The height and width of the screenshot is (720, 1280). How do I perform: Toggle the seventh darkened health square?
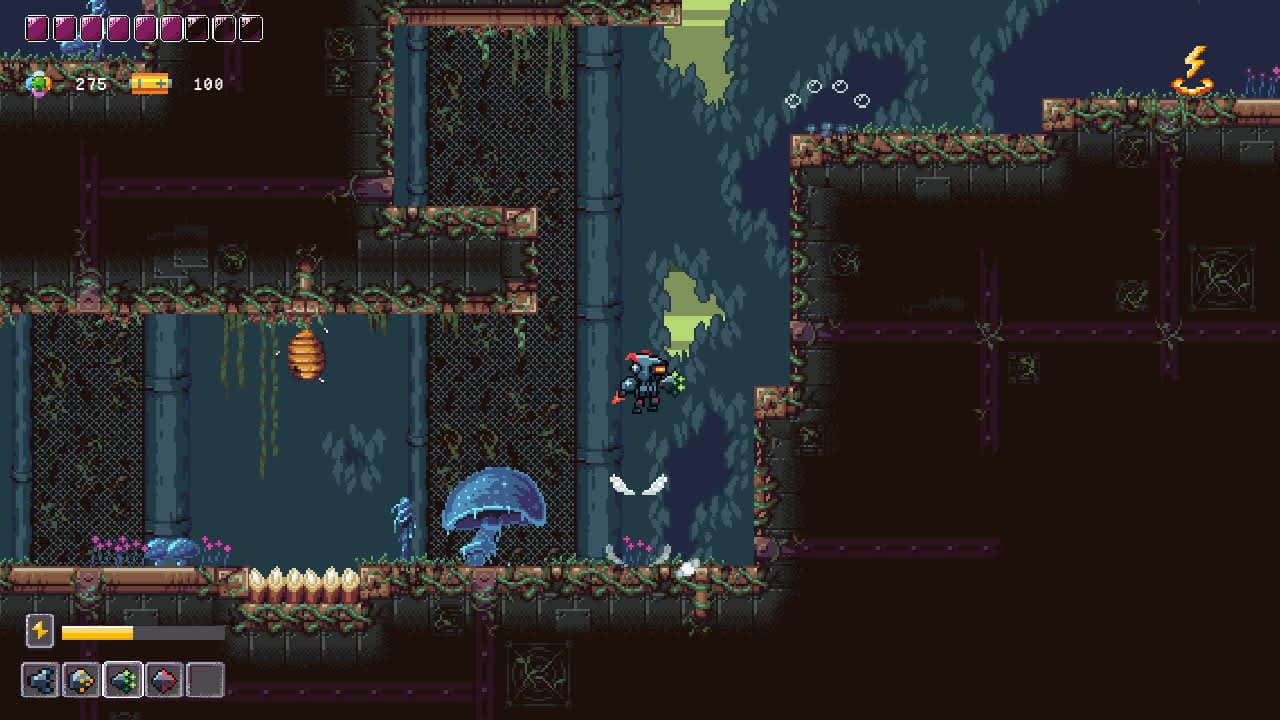198,28
